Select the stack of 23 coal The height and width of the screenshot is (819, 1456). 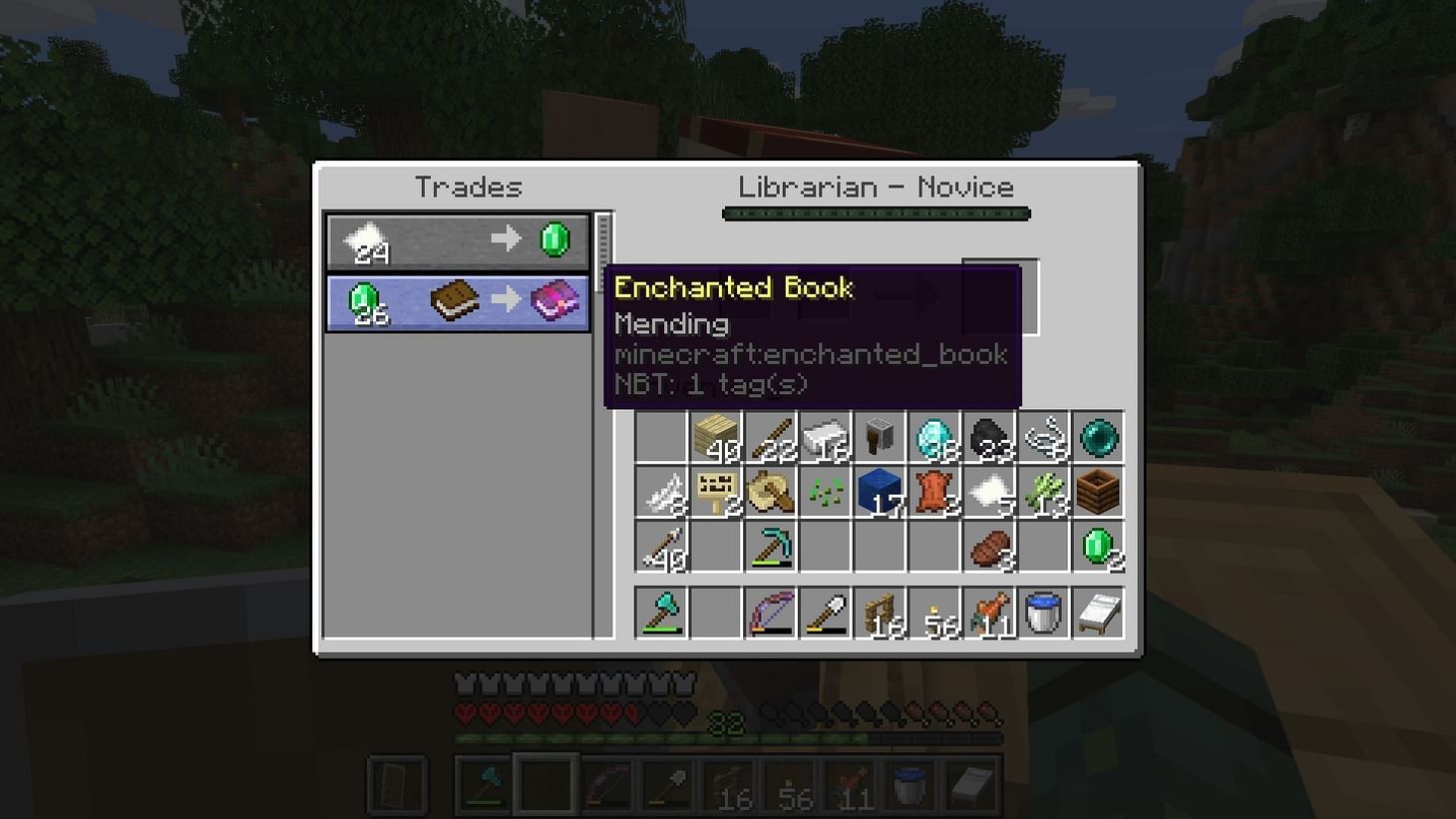click(x=990, y=437)
